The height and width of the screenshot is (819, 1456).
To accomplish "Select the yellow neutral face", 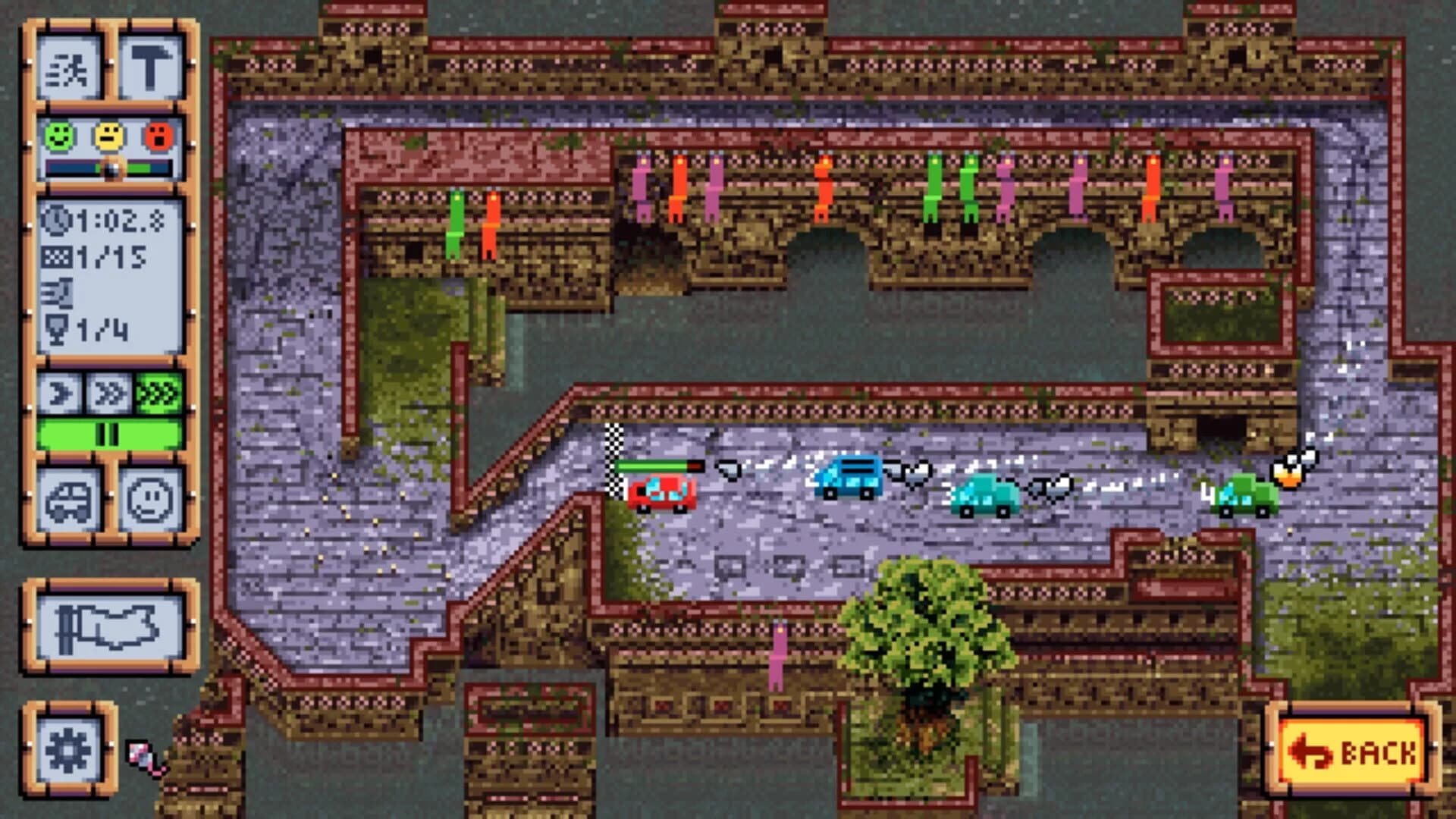I will point(109,136).
